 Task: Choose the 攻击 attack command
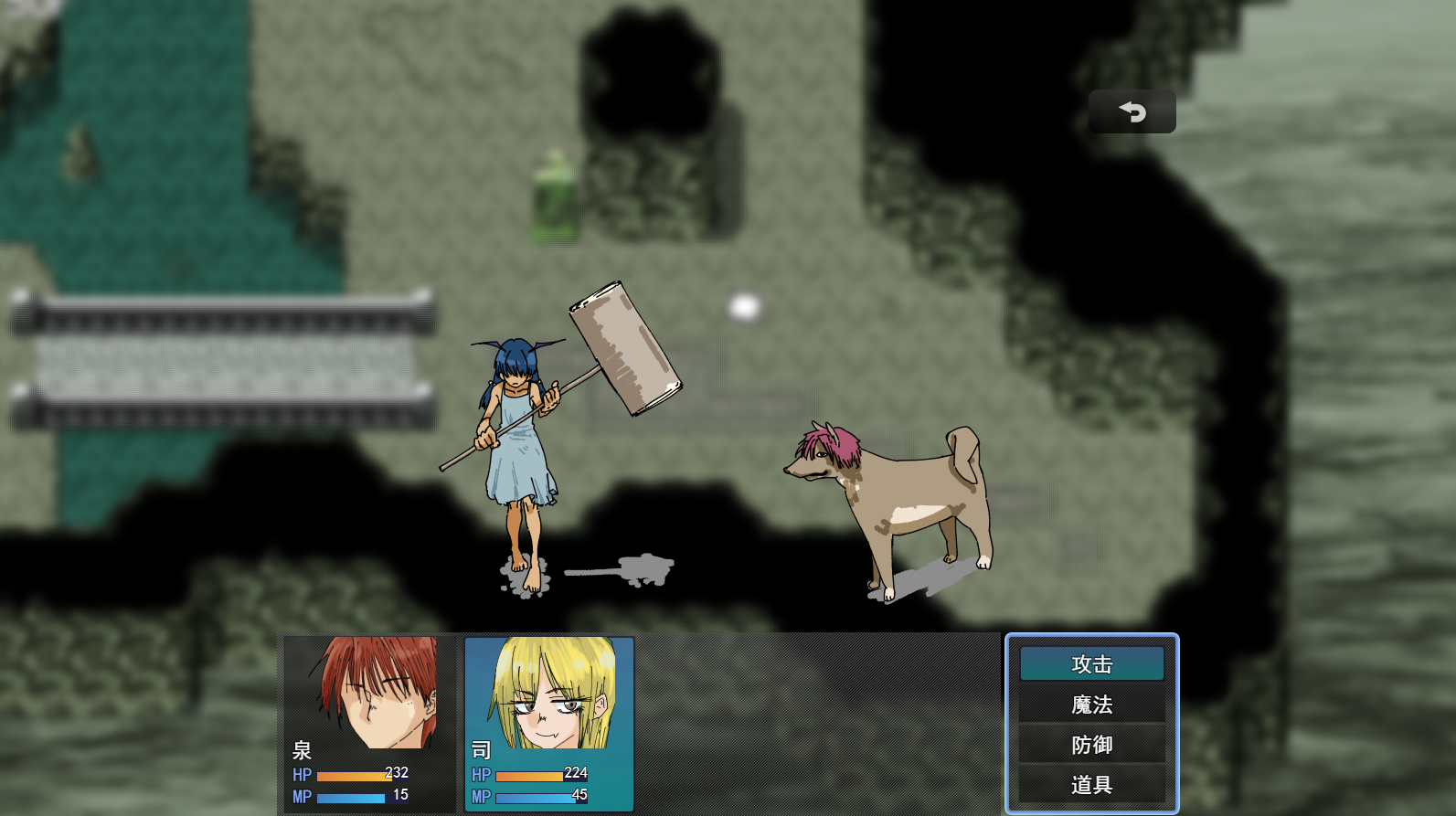click(1091, 664)
